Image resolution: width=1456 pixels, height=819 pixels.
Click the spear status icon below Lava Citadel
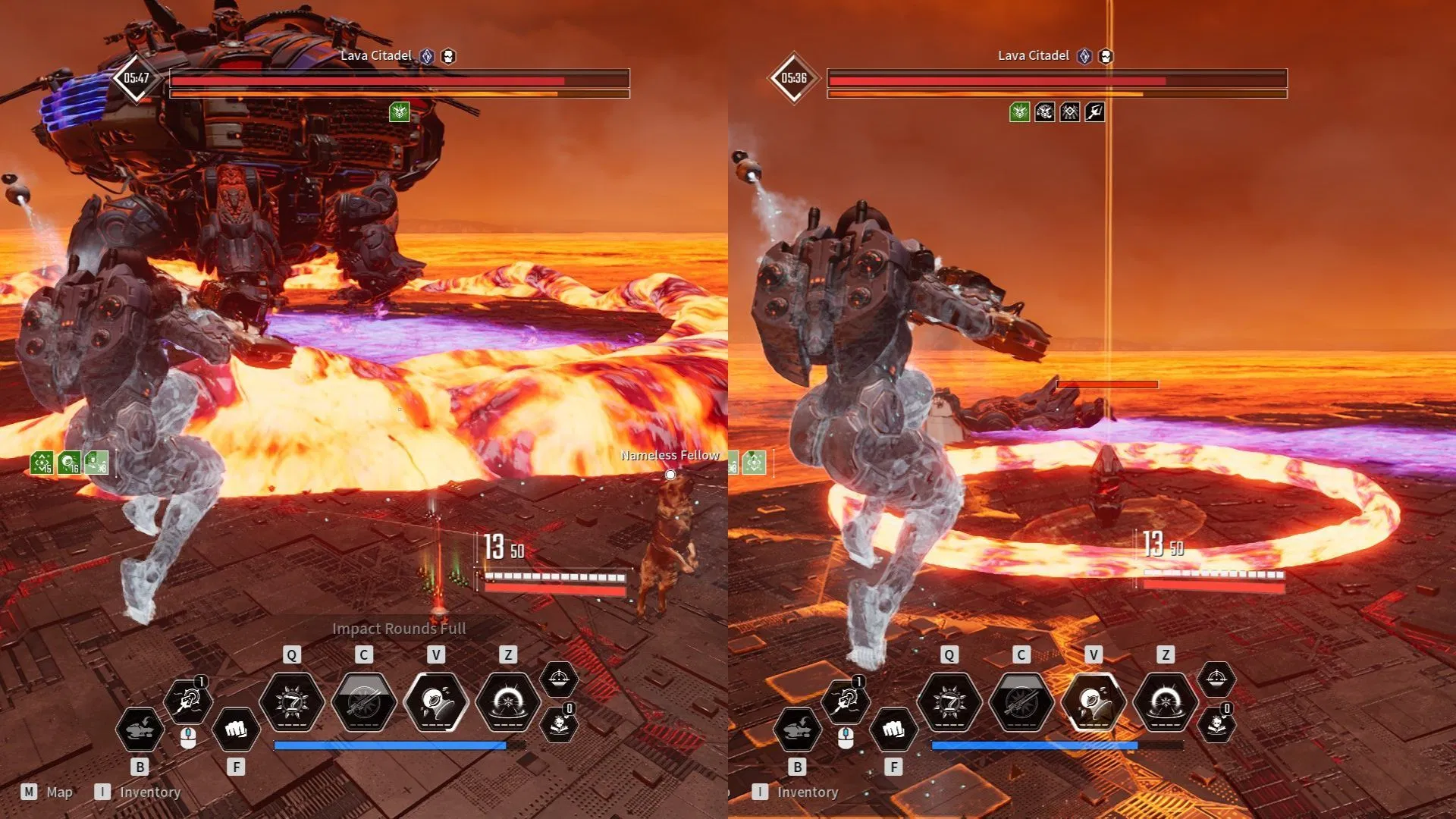click(1094, 113)
